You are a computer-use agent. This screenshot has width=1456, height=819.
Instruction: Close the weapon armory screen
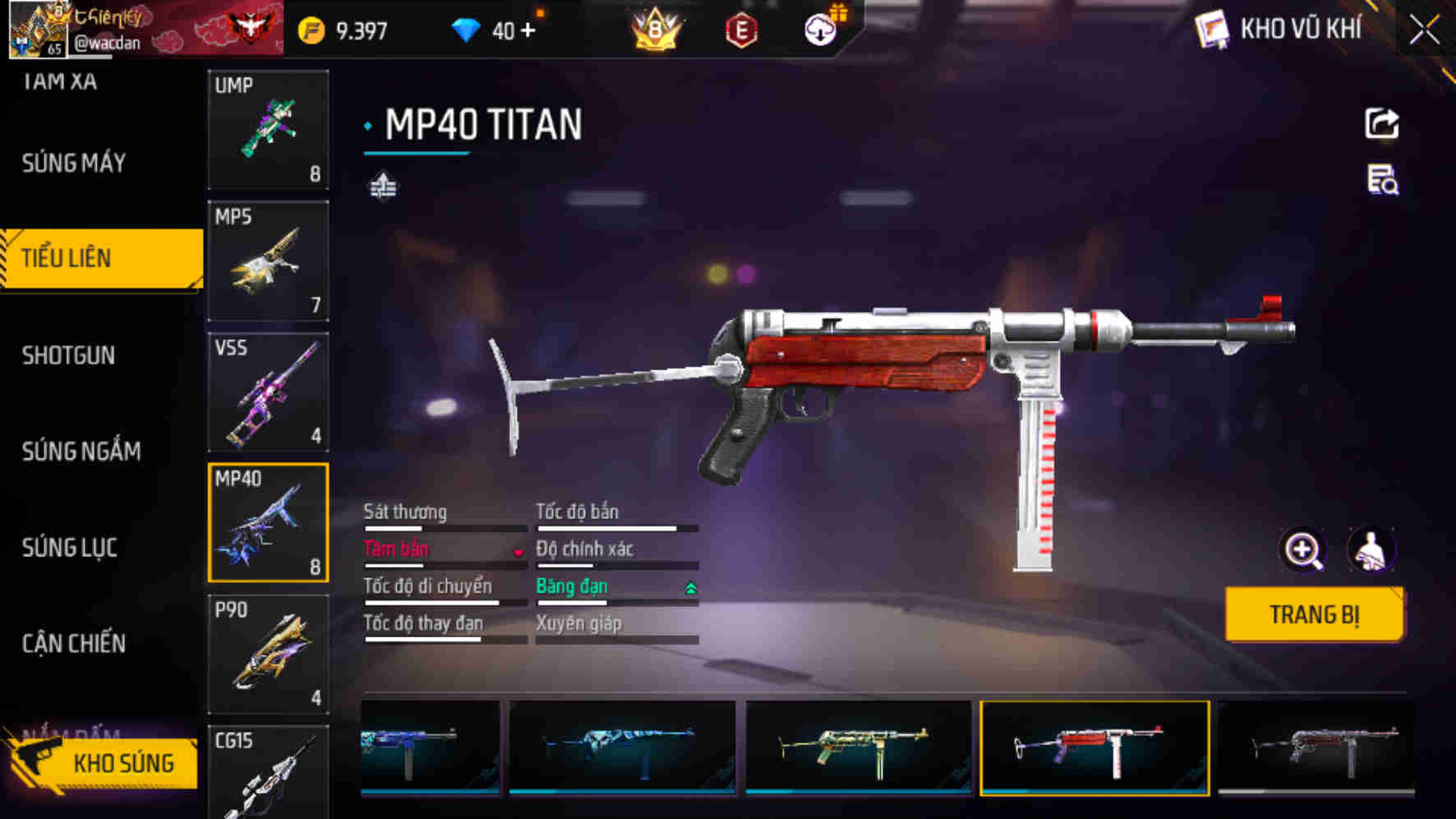tap(1425, 31)
